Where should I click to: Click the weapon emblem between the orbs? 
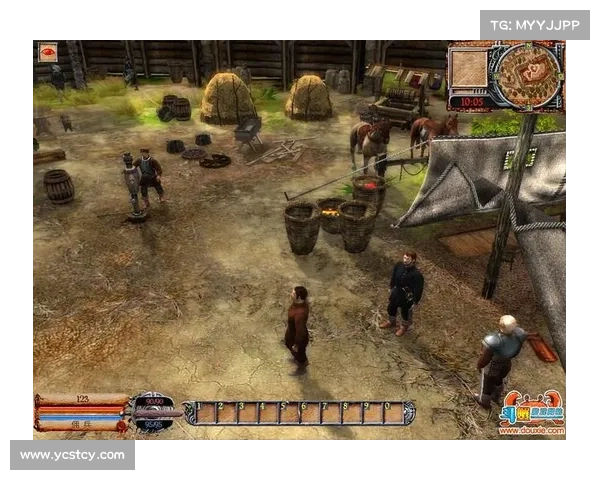pyautogui.click(x=156, y=412)
